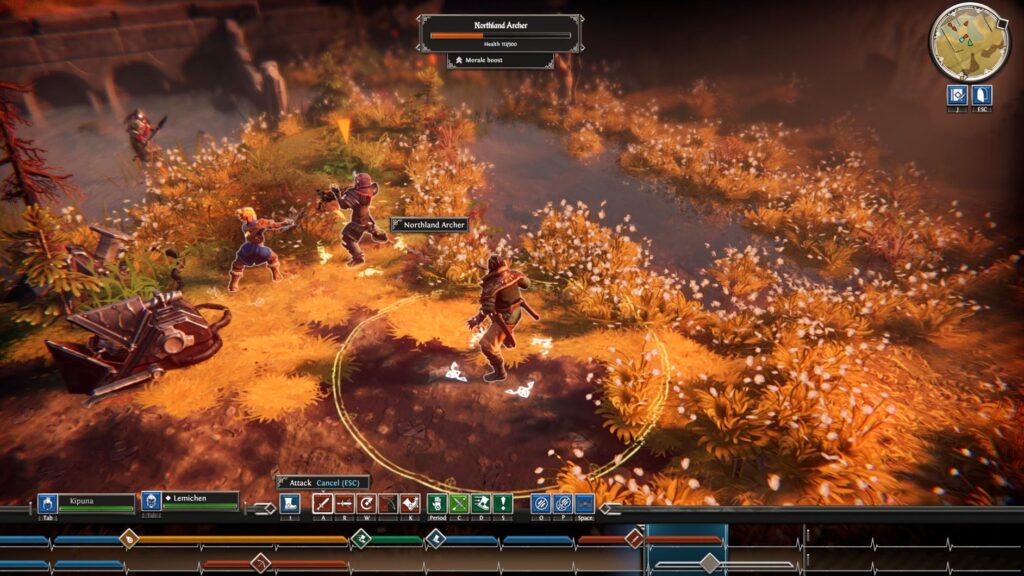Click the orange diamond marker on the timeline
The width and height of the screenshot is (1024, 576).
129,539
